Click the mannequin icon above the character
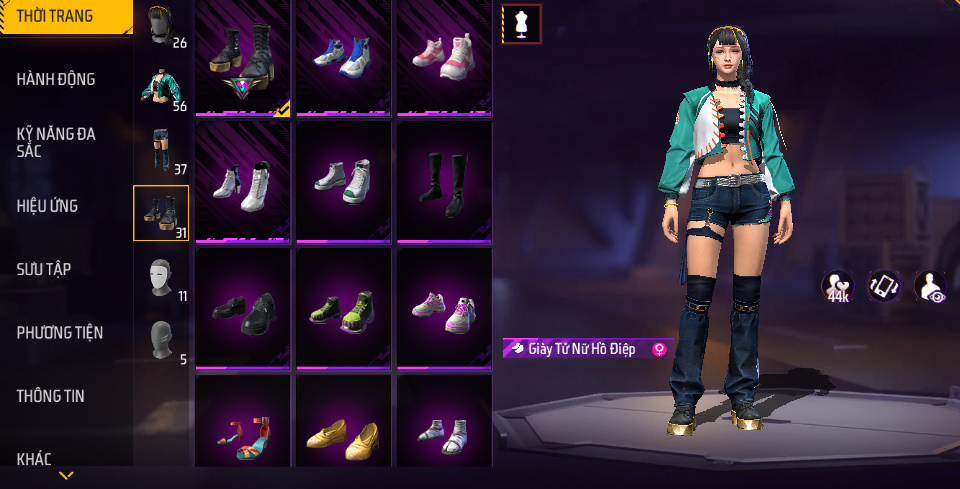This screenshot has width=960, height=489. pos(521,24)
